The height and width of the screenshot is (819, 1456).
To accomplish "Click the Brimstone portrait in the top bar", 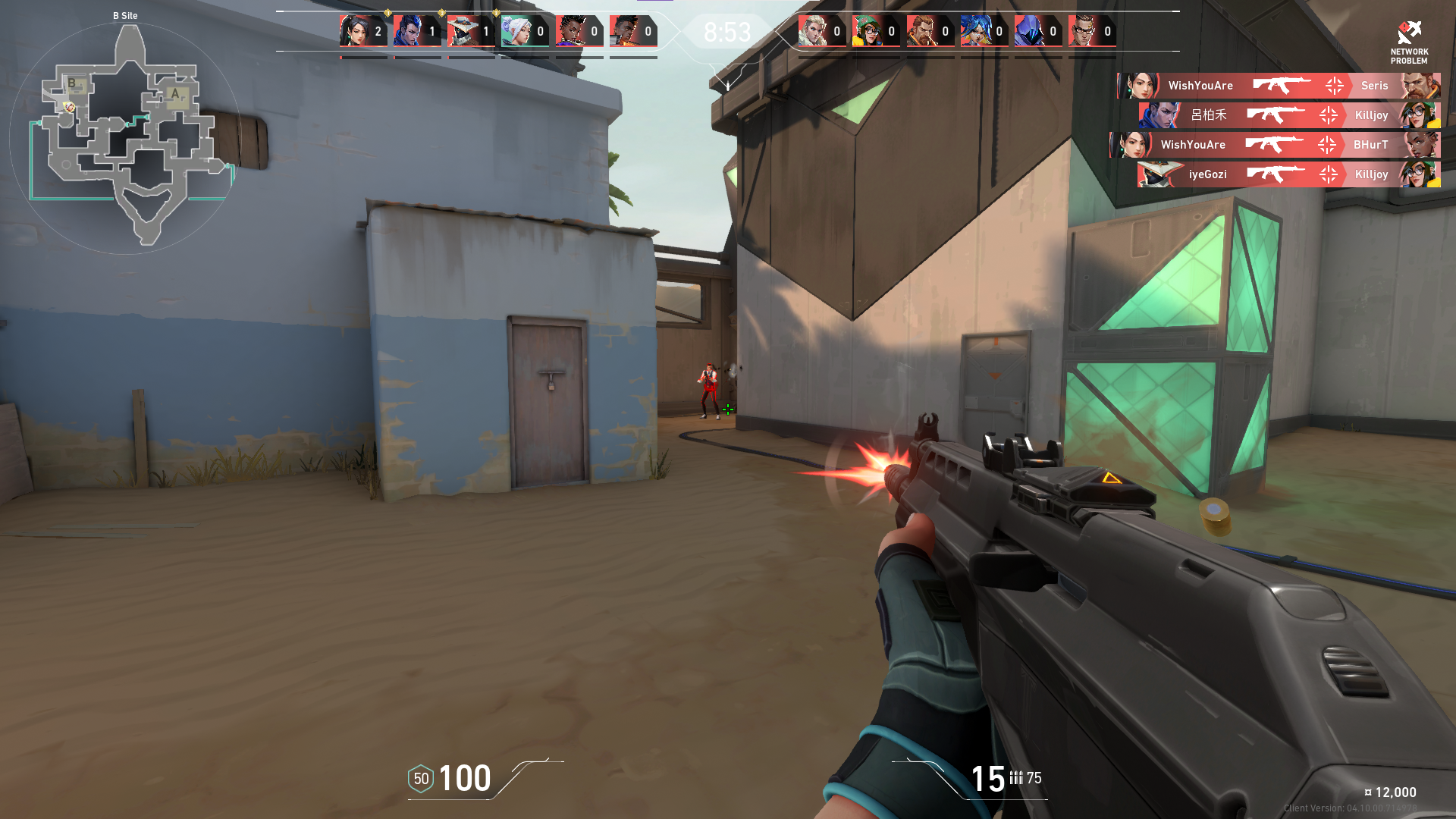I will pyautogui.click(x=921, y=32).
